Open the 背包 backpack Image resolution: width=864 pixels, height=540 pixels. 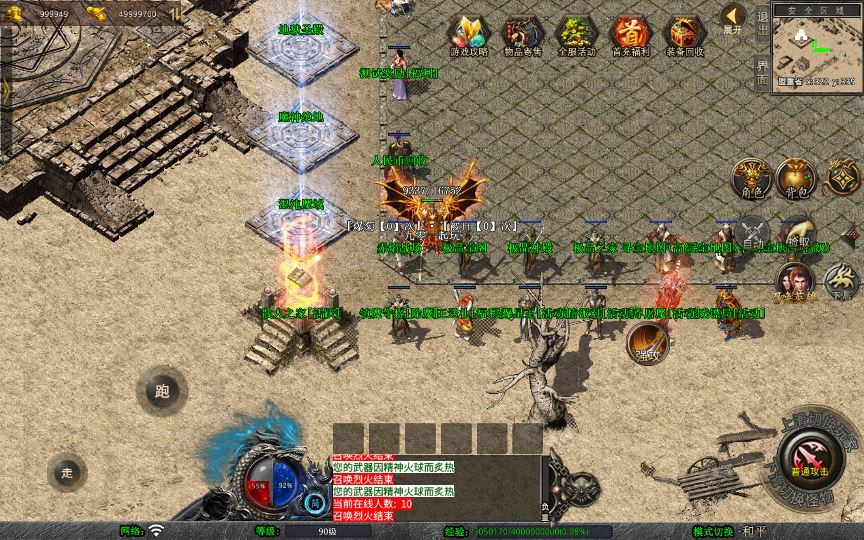point(796,179)
